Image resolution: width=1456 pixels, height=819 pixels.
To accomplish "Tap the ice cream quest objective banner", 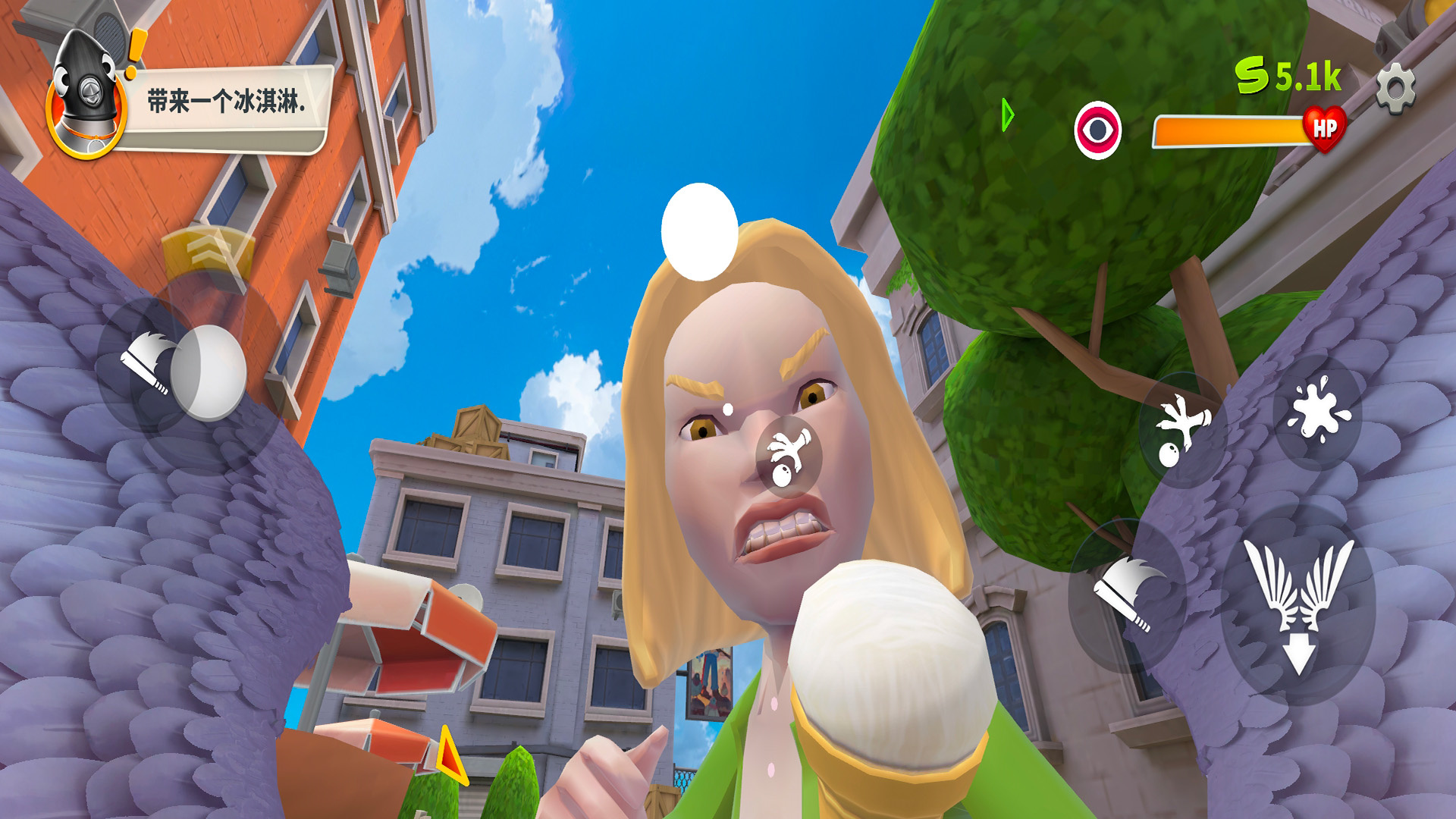I will (224, 102).
